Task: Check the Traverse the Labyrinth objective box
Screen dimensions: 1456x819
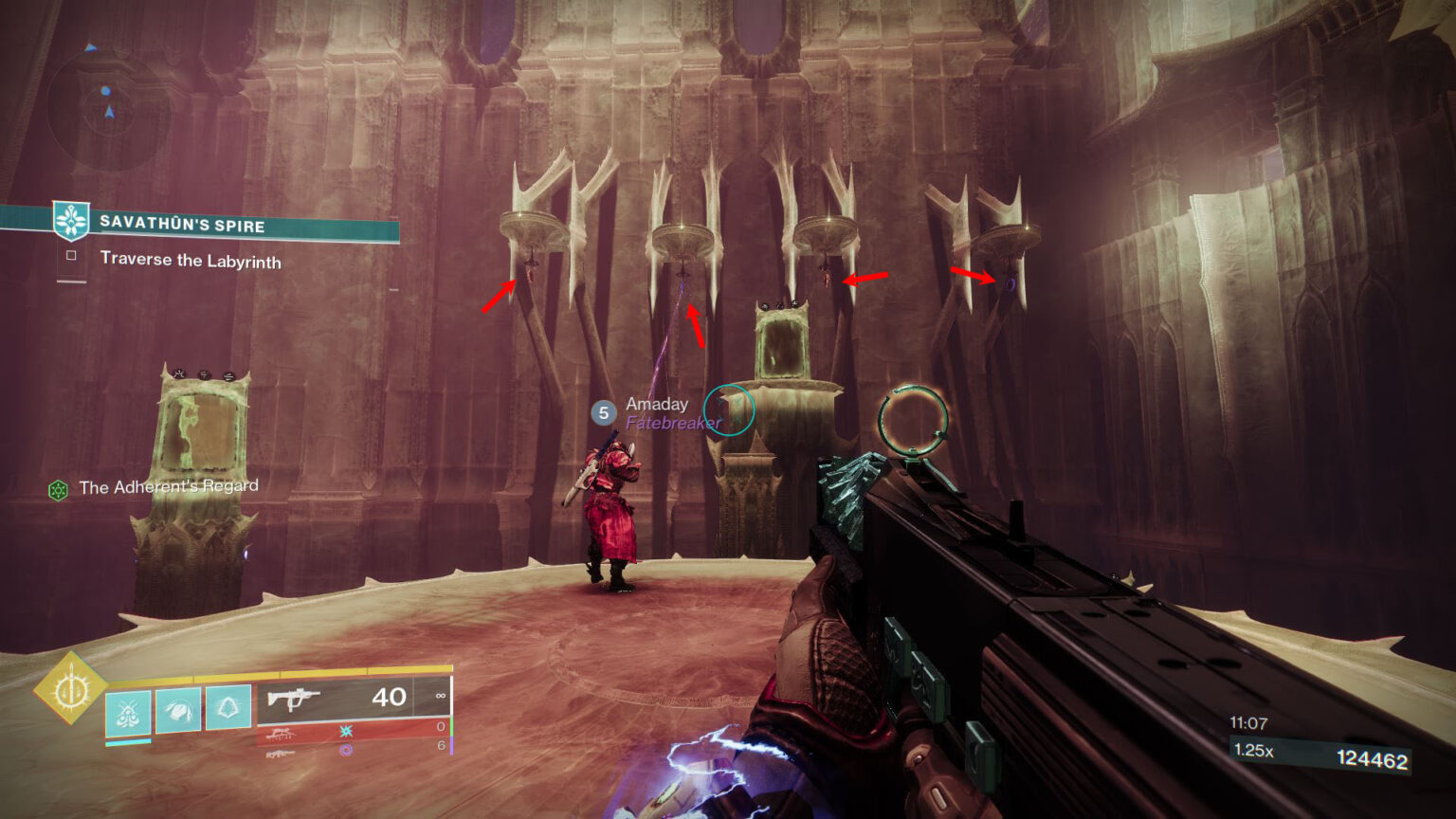Action: click(x=70, y=256)
